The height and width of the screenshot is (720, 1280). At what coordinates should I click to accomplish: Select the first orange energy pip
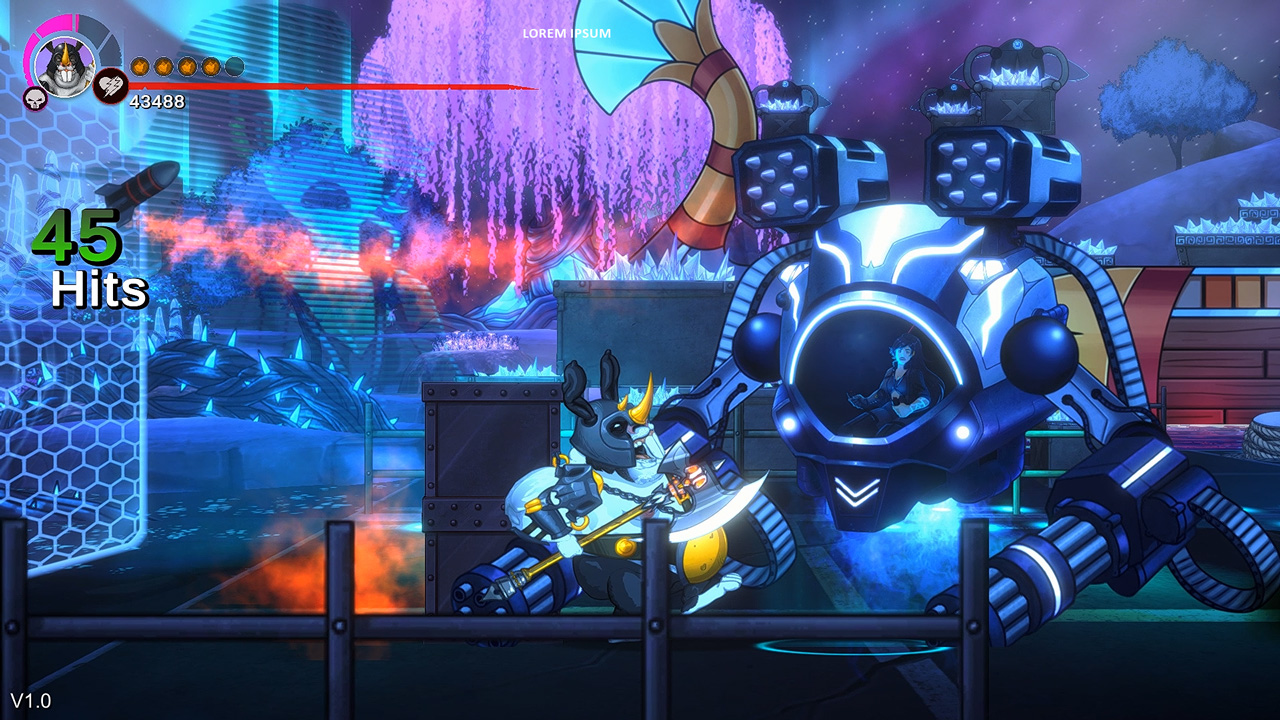click(140, 66)
